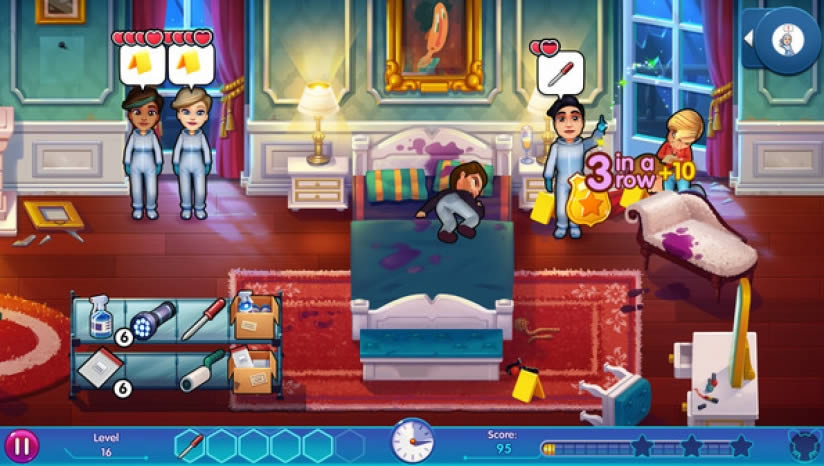This screenshot has width=824, height=466.
Task: Pick up the spray bottle from the shelf
Action: click(x=99, y=317)
